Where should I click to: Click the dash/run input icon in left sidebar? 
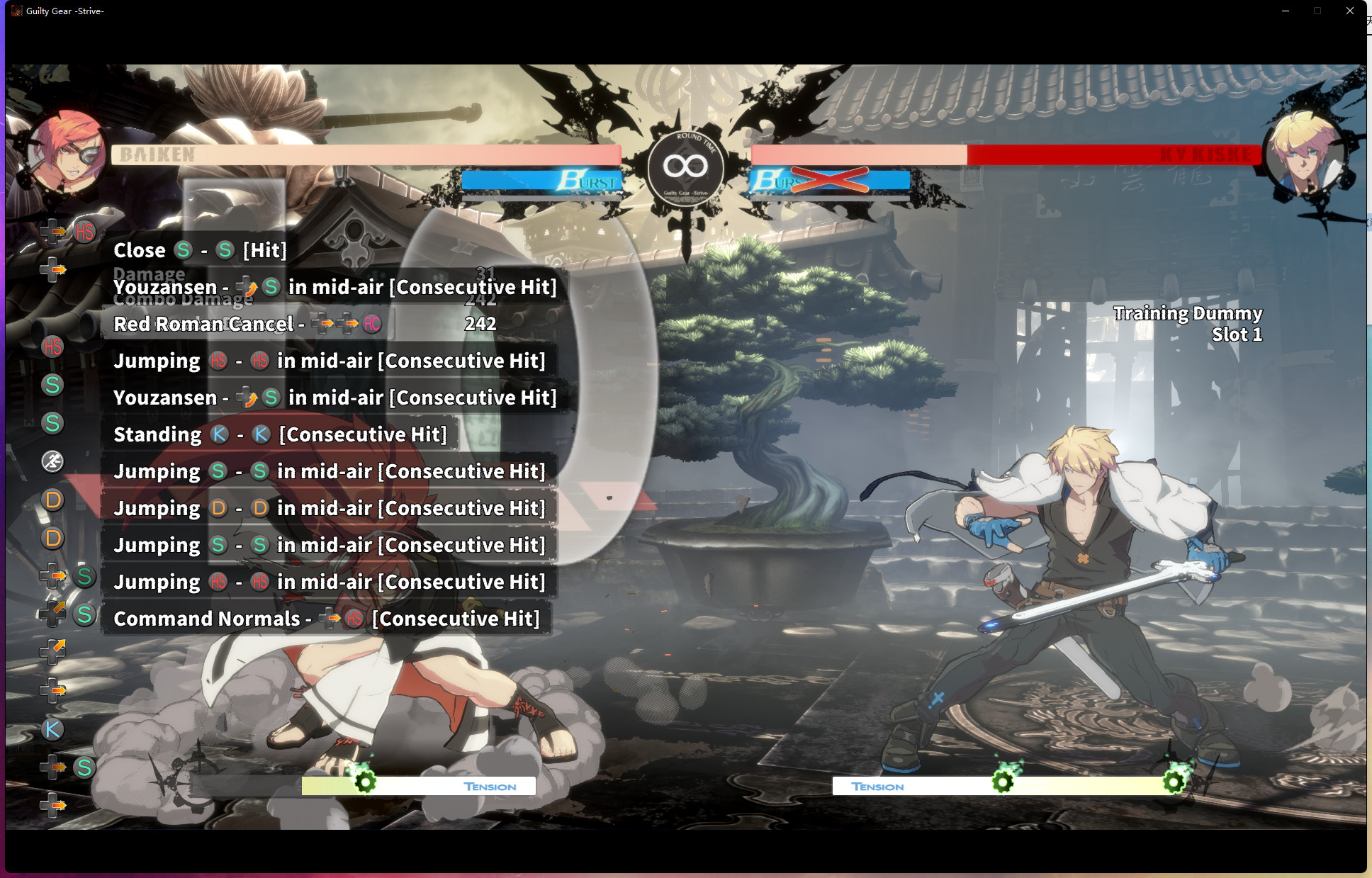[53, 461]
